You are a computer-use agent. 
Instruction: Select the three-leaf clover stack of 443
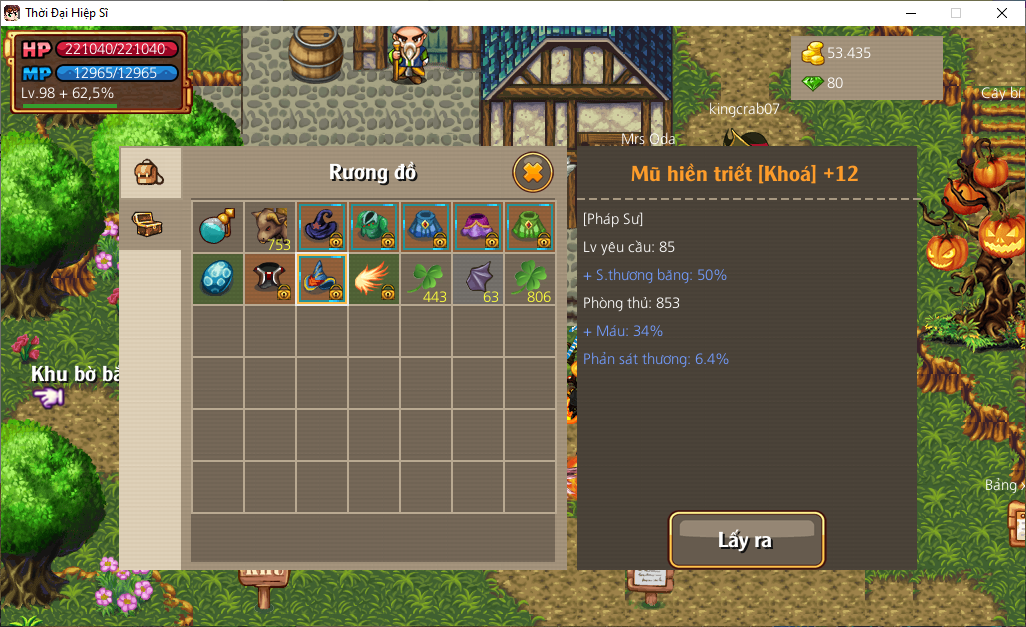point(426,279)
